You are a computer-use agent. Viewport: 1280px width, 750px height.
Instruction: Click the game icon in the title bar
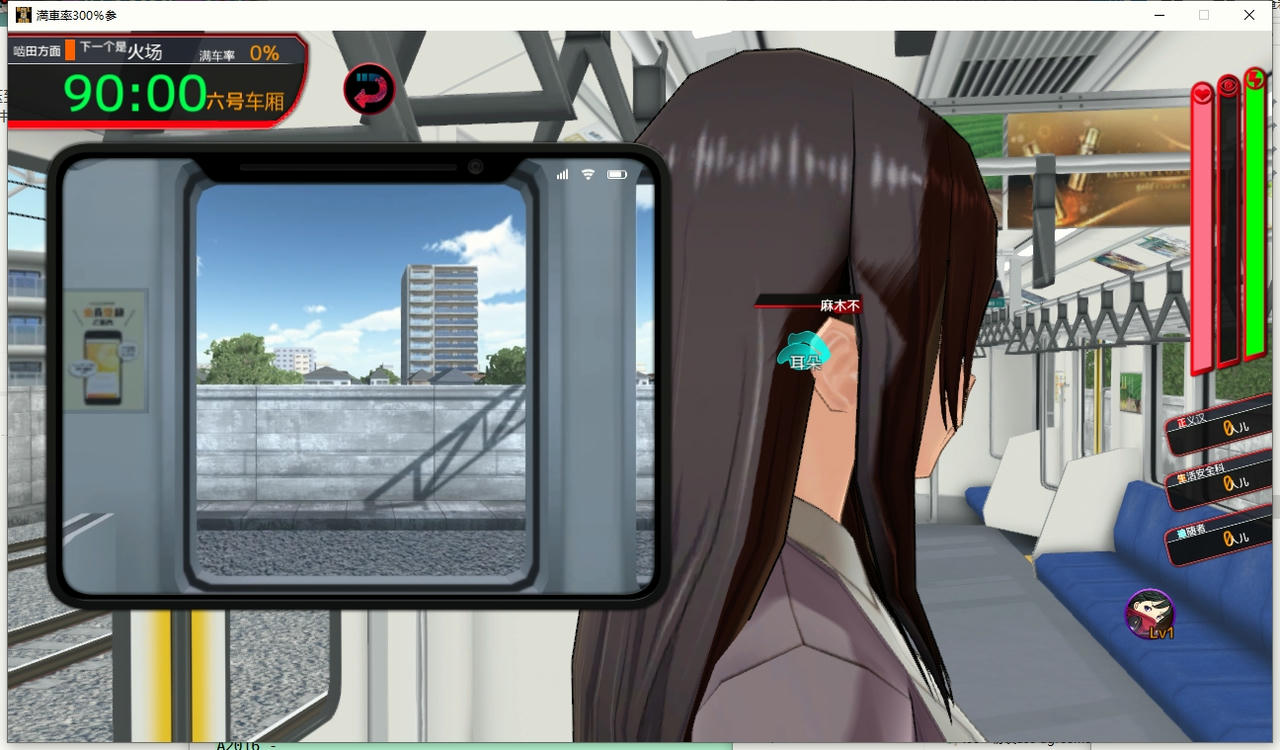coord(23,14)
